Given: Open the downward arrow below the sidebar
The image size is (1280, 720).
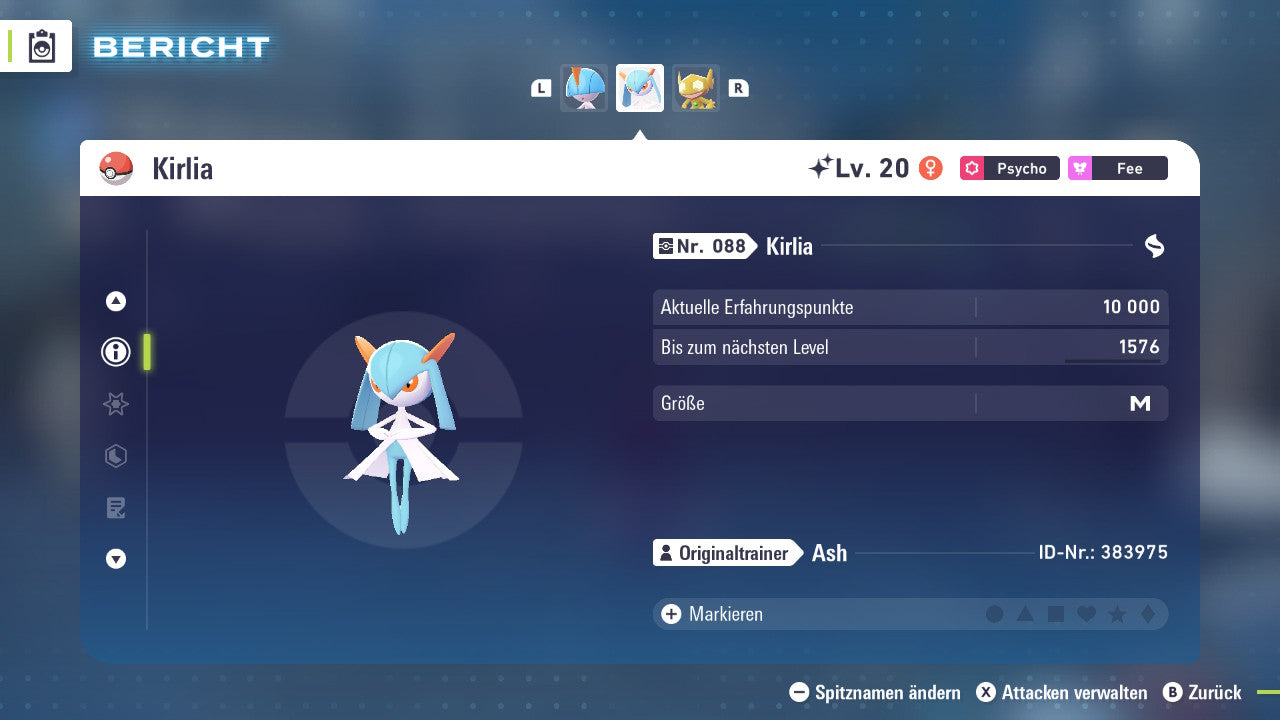Looking at the screenshot, I should (115, 560).
